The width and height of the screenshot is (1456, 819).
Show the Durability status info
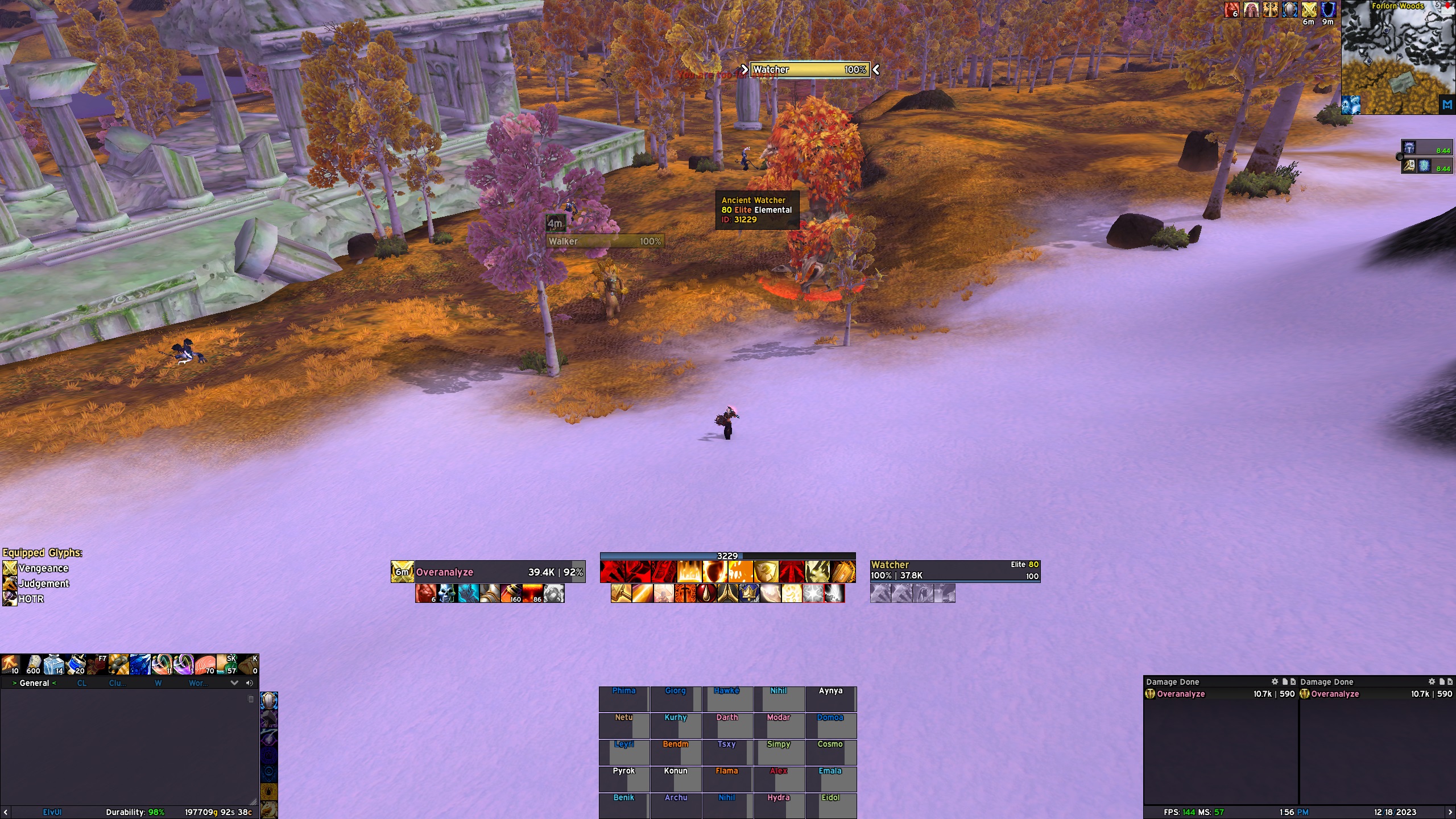click(135, 812)
